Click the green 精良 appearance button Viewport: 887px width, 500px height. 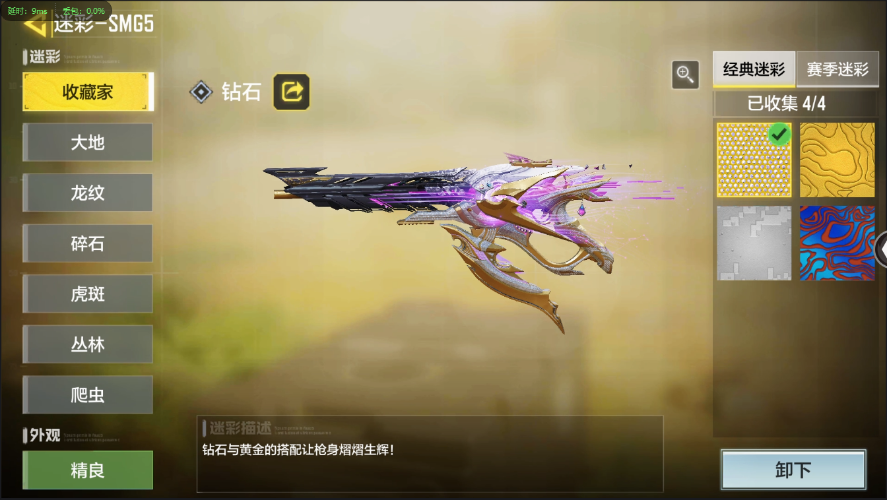point(88,469)
